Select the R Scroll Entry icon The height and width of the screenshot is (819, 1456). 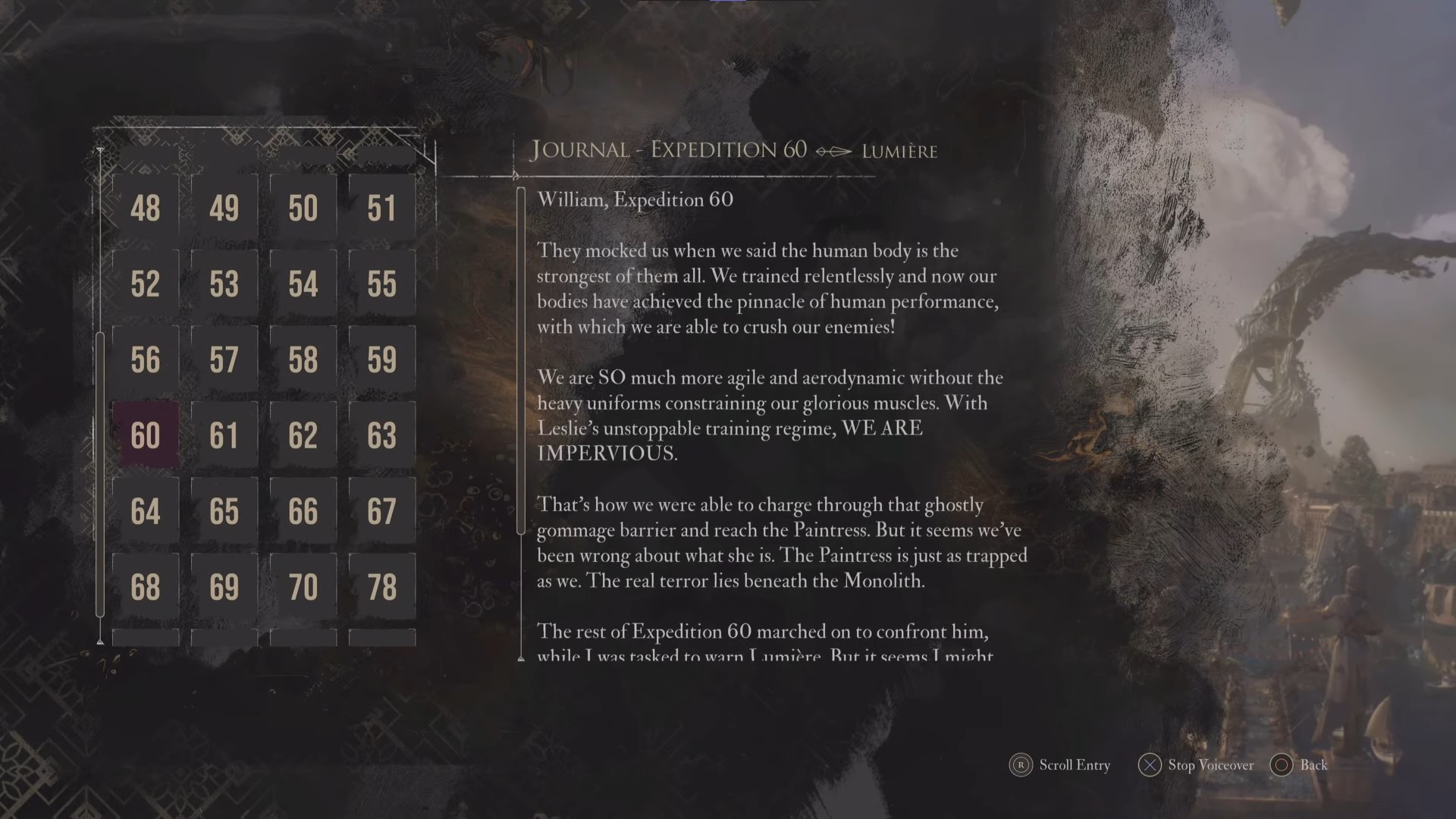click(x=1020, y=766)
